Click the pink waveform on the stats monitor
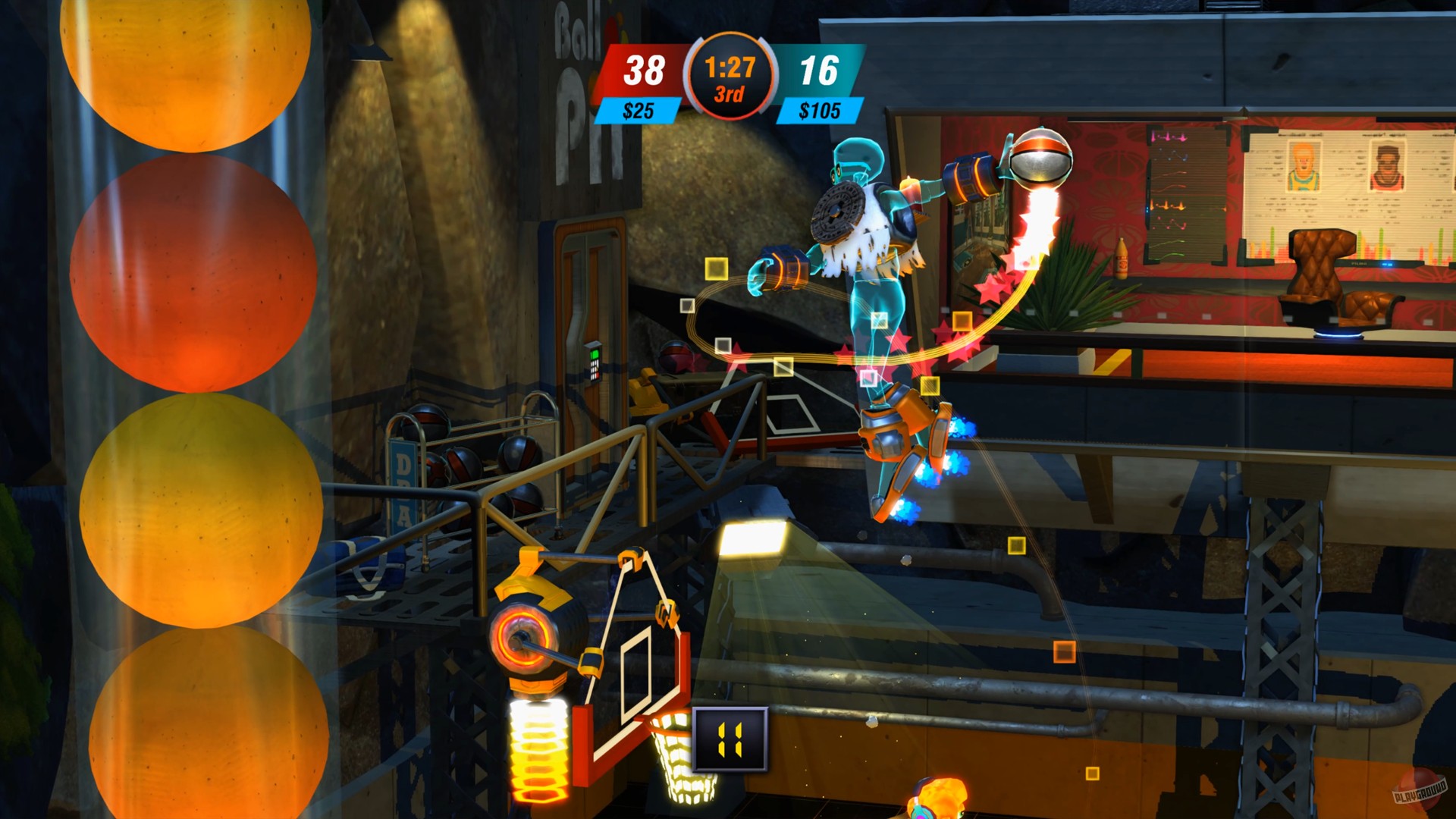This screenshot has height=819, width=1456. tap(1169, 137)
